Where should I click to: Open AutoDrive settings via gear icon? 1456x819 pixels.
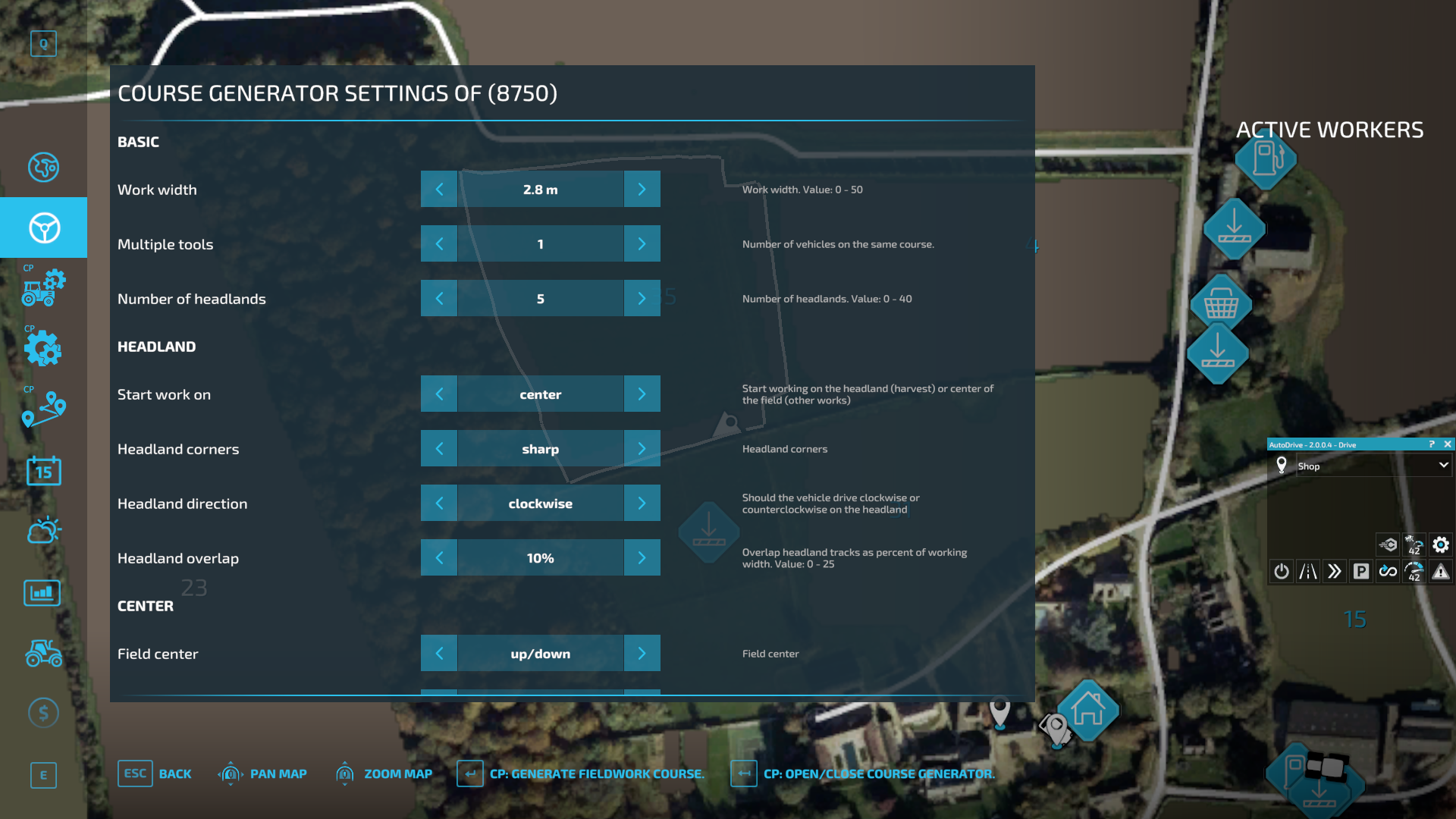[x=1440, y=544]
